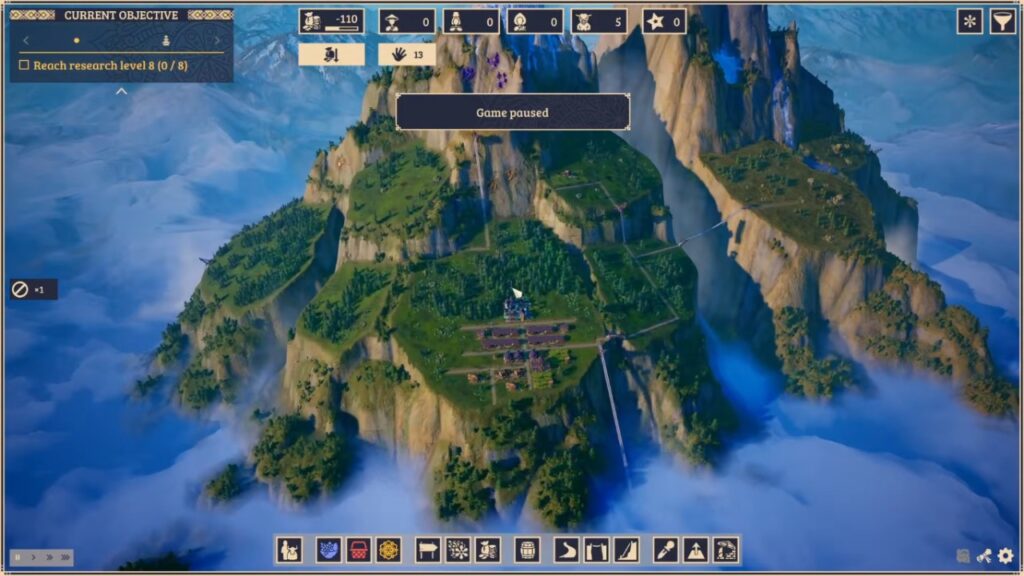This screenshot has width=1024, height=576.
Task: Select the slope ramp building tool
Action: point(626,549)
